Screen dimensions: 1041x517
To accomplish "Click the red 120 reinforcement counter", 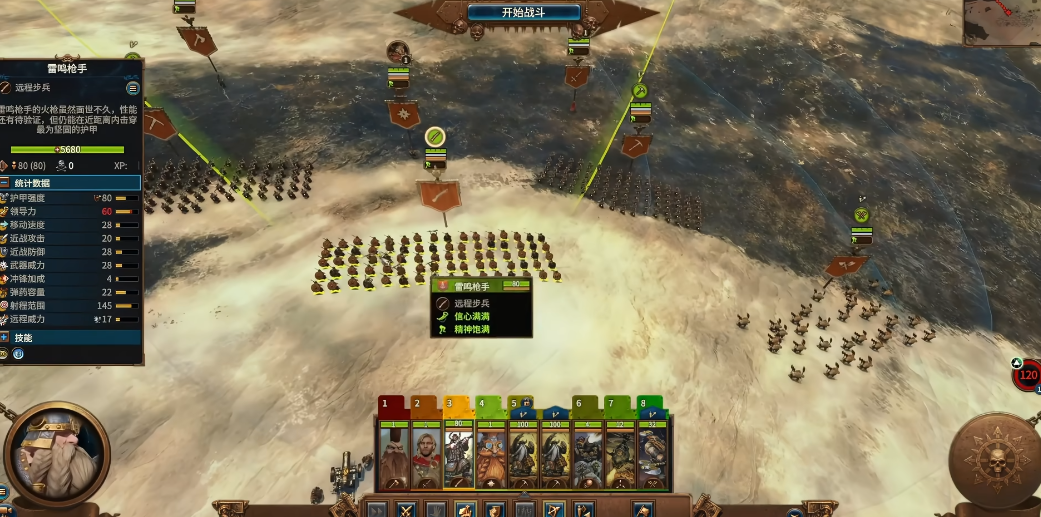I will 1028,377.
